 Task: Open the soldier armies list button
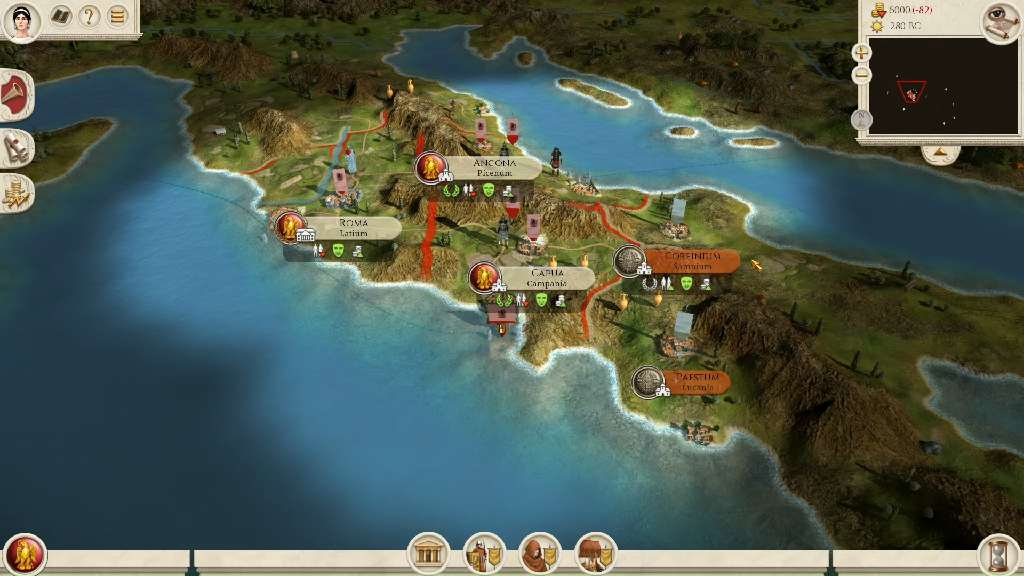coord(484,552)
